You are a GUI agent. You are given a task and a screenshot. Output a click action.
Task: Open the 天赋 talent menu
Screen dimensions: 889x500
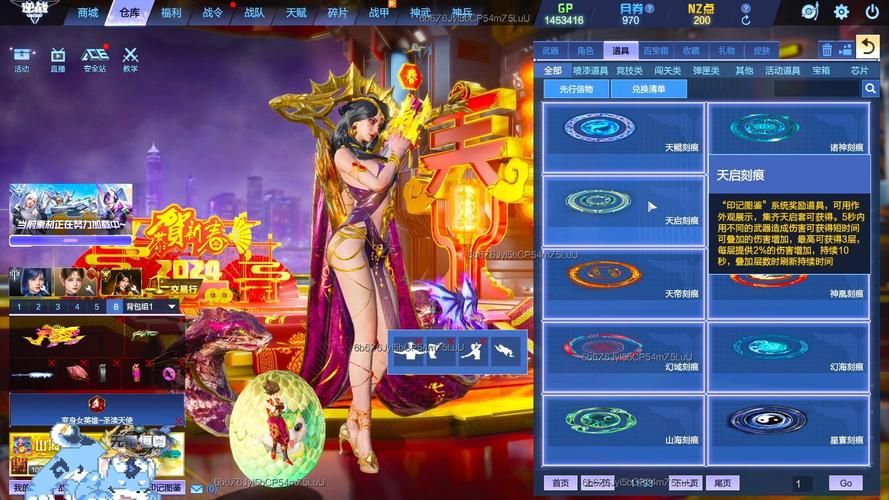(297, 13)
